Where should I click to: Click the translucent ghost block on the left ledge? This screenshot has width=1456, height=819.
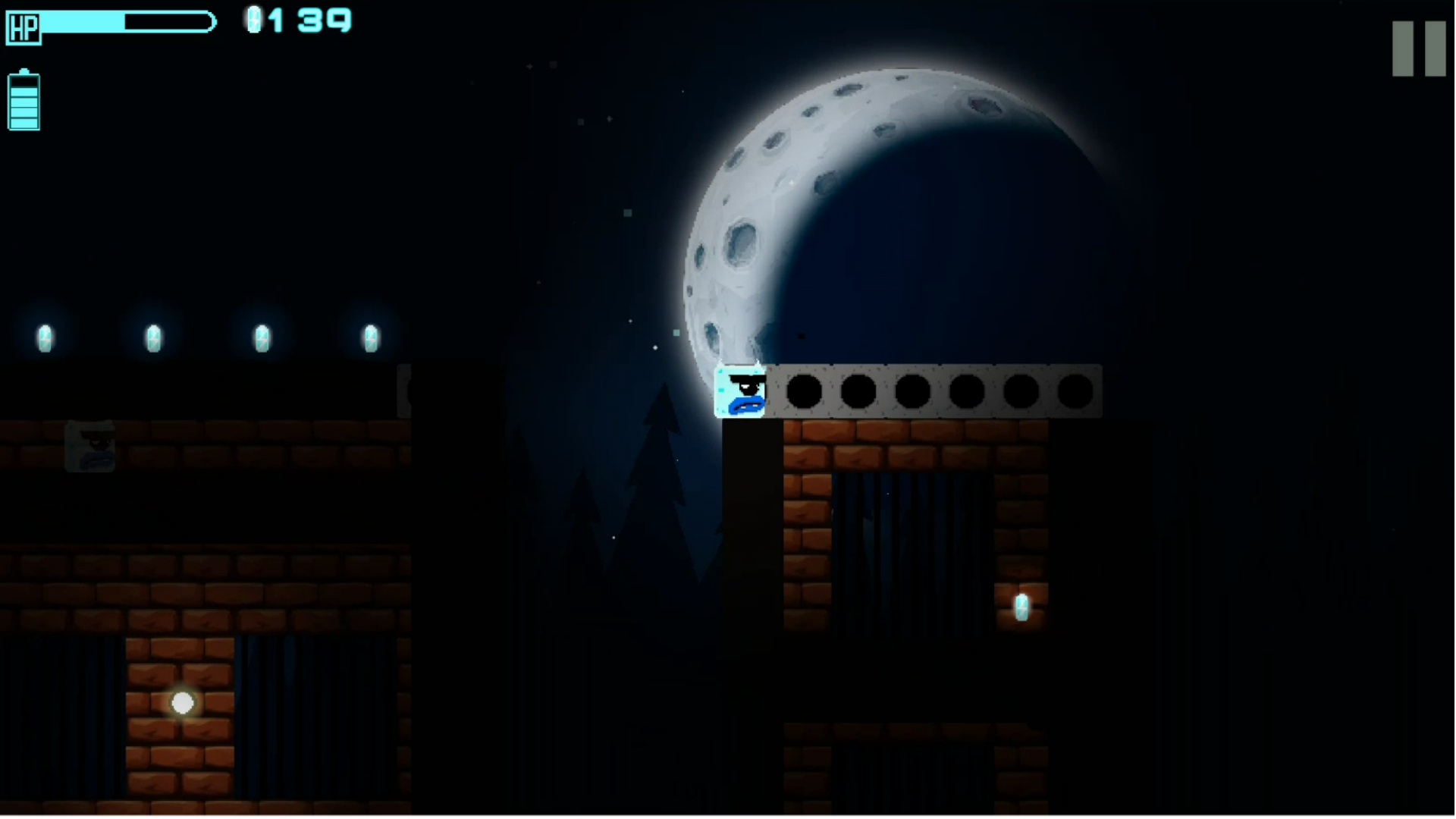click(91, 447)
